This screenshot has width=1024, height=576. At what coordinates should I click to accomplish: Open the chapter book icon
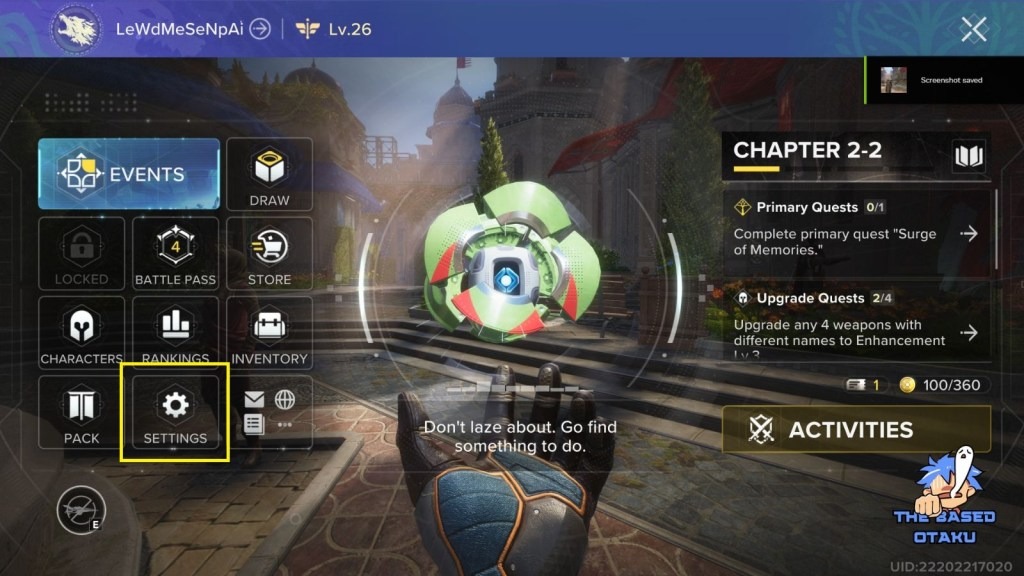[969, 156]
